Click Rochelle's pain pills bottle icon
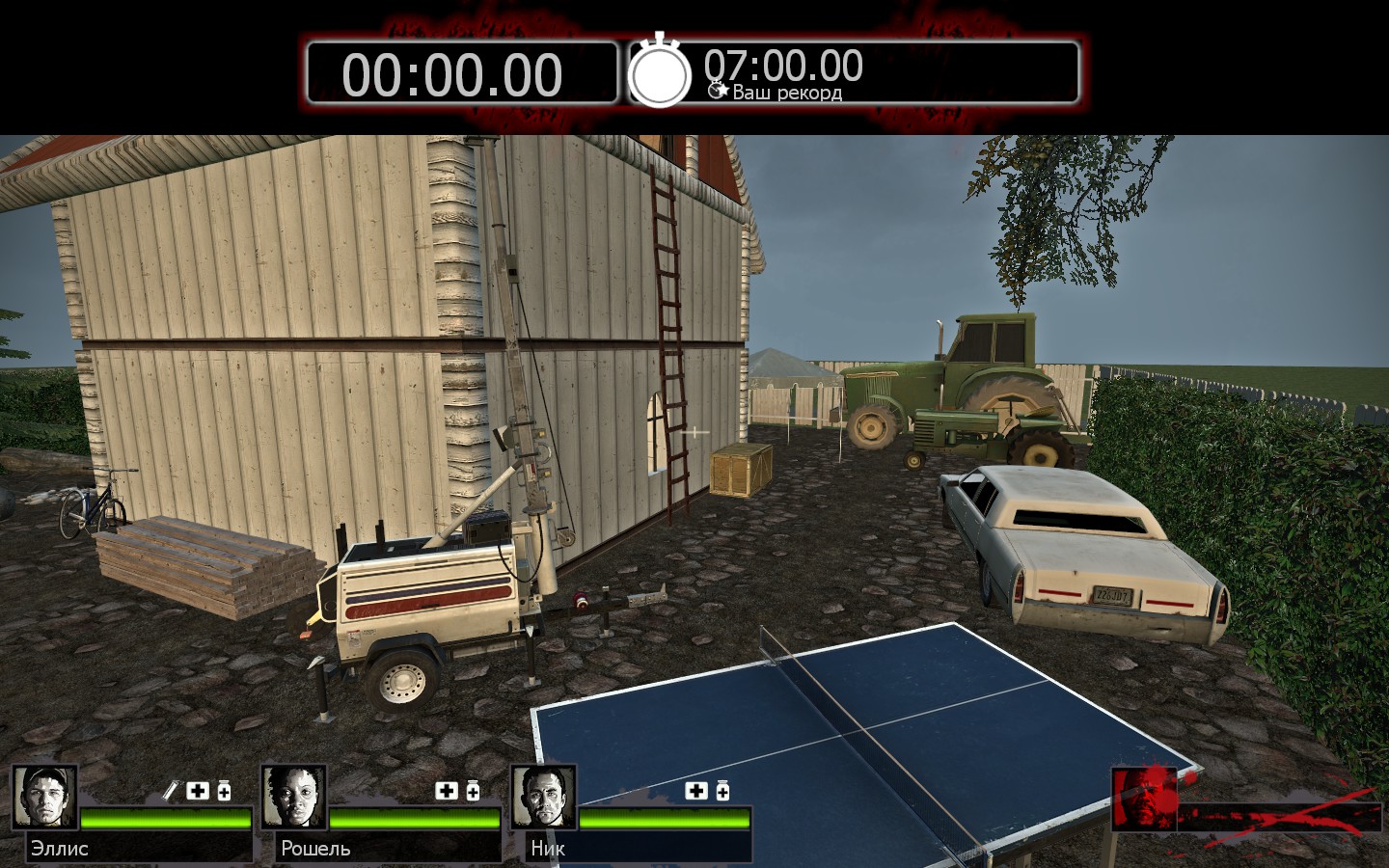 click(473, 791)
